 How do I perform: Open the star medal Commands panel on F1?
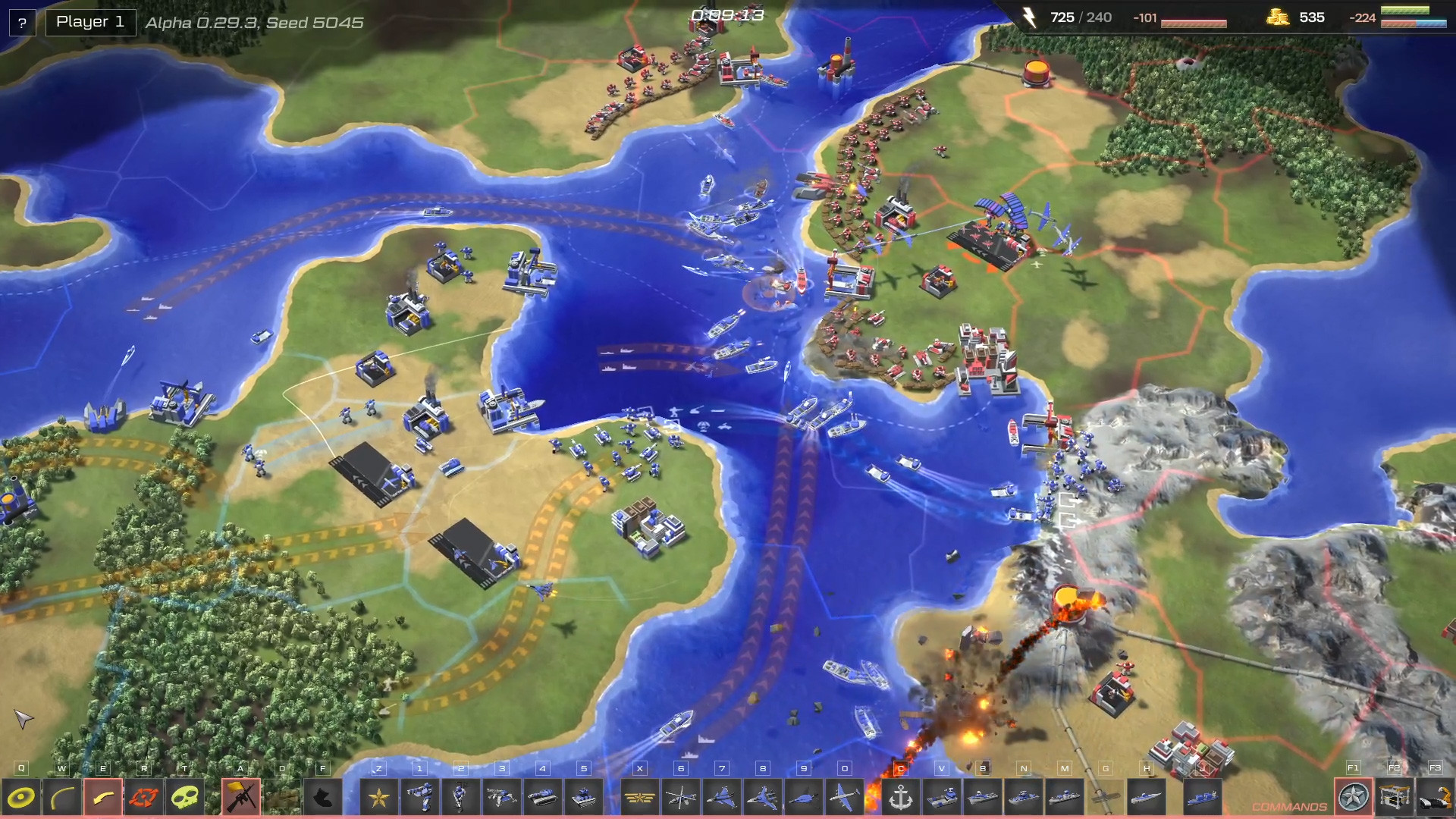tap(1354, 796)
